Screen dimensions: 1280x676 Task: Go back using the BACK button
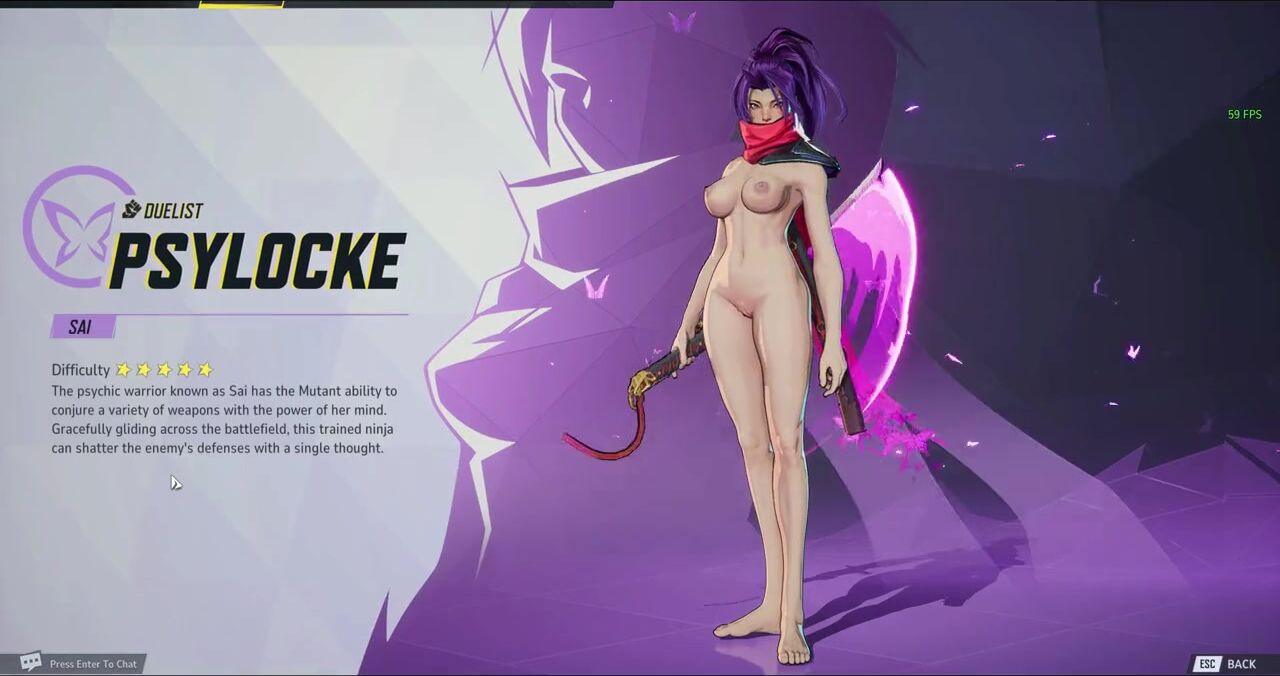pos(1240,664)
